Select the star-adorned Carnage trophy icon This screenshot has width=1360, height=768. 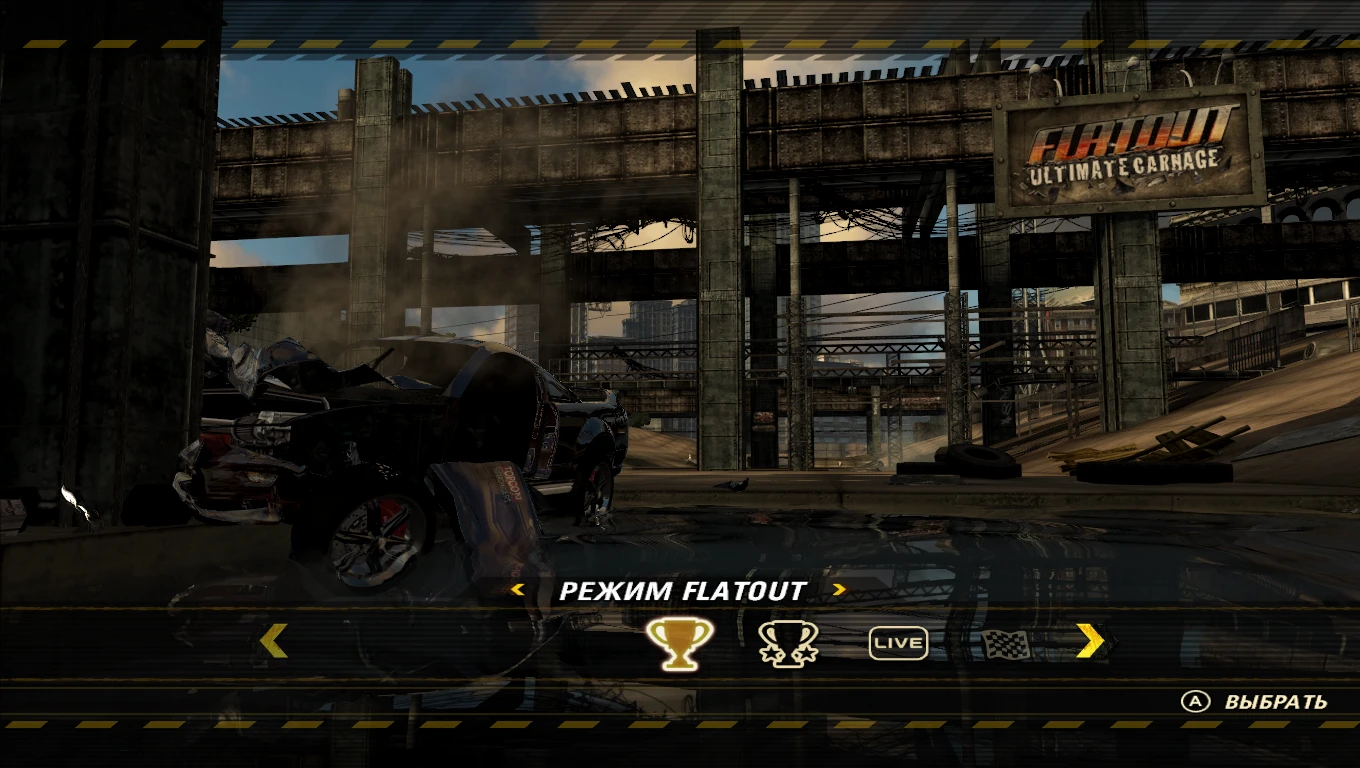(789, 643)
